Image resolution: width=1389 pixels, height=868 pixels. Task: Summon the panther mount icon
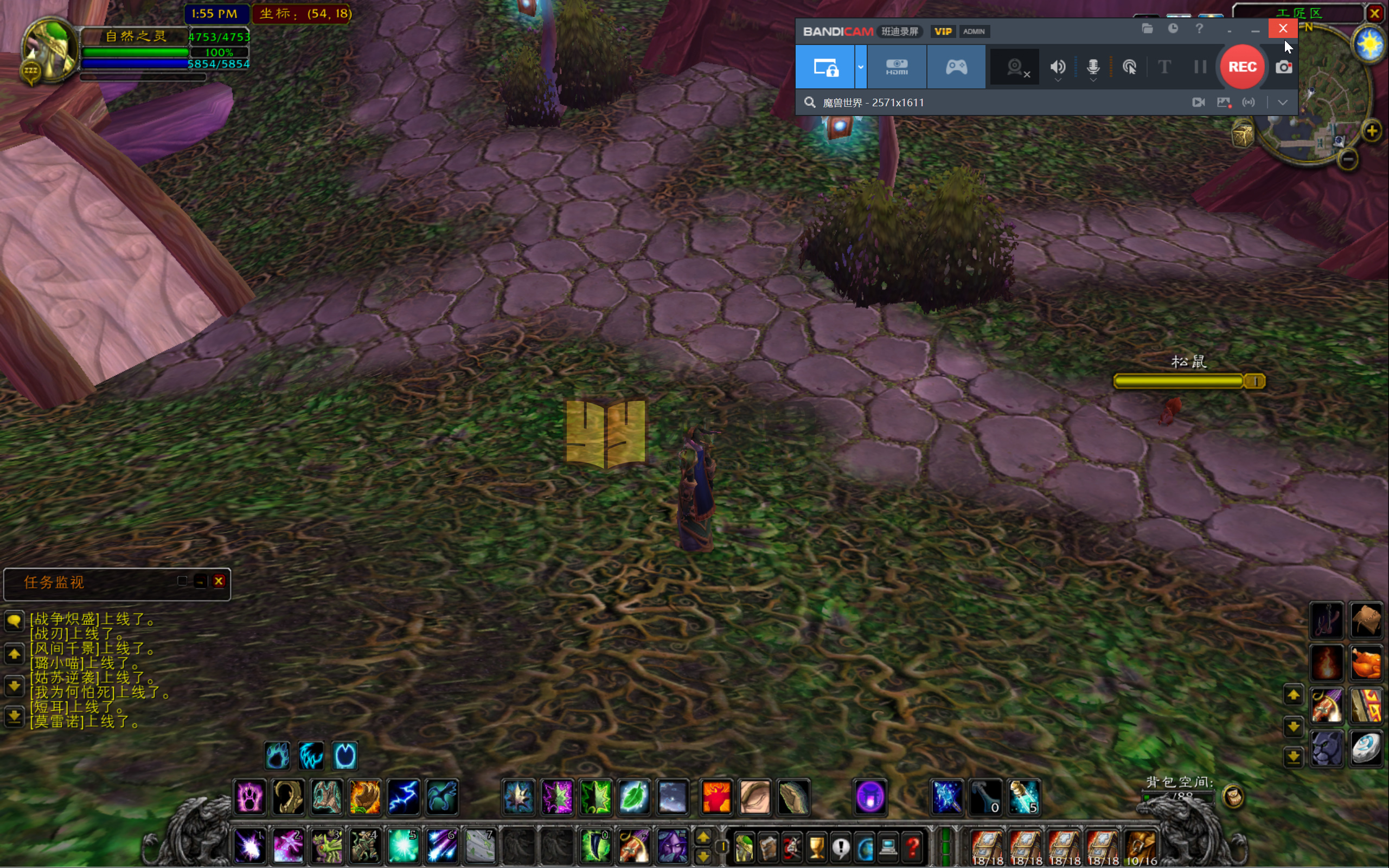[x=1327, y=748]
